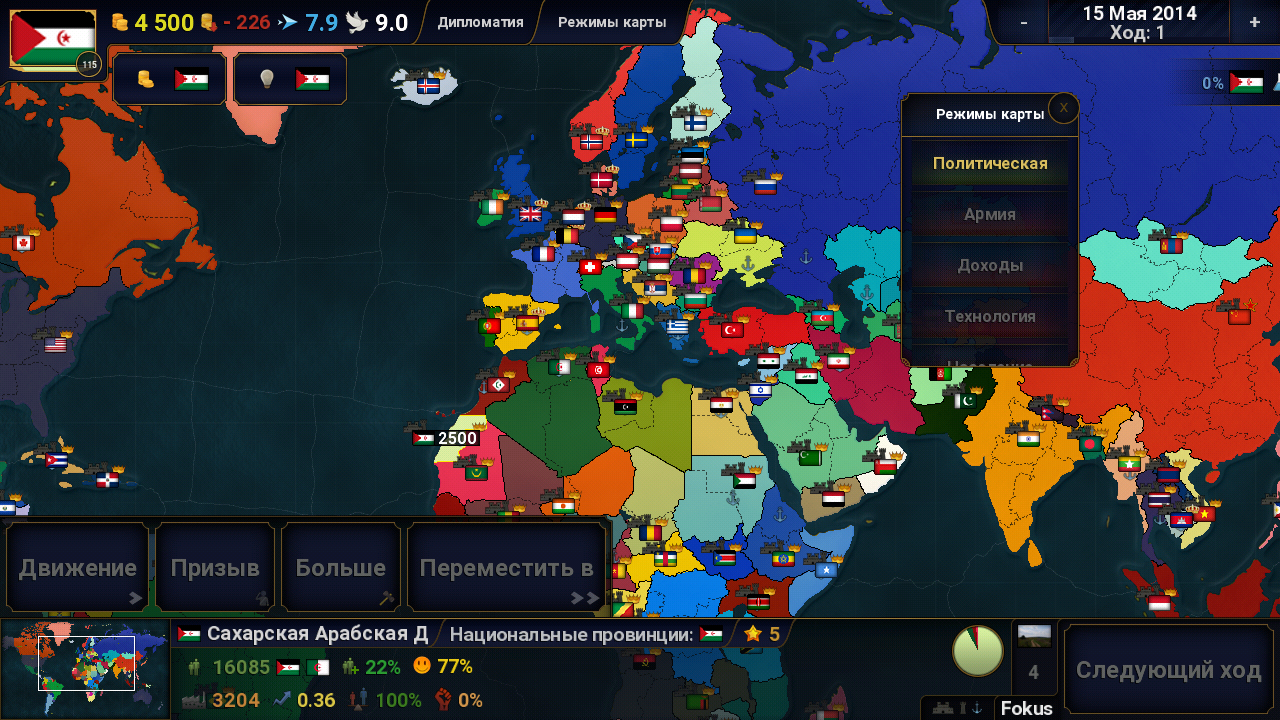Open the Больше actions button
The image size is (1280, 720).
pyautogui.click(x=341, y=568)
